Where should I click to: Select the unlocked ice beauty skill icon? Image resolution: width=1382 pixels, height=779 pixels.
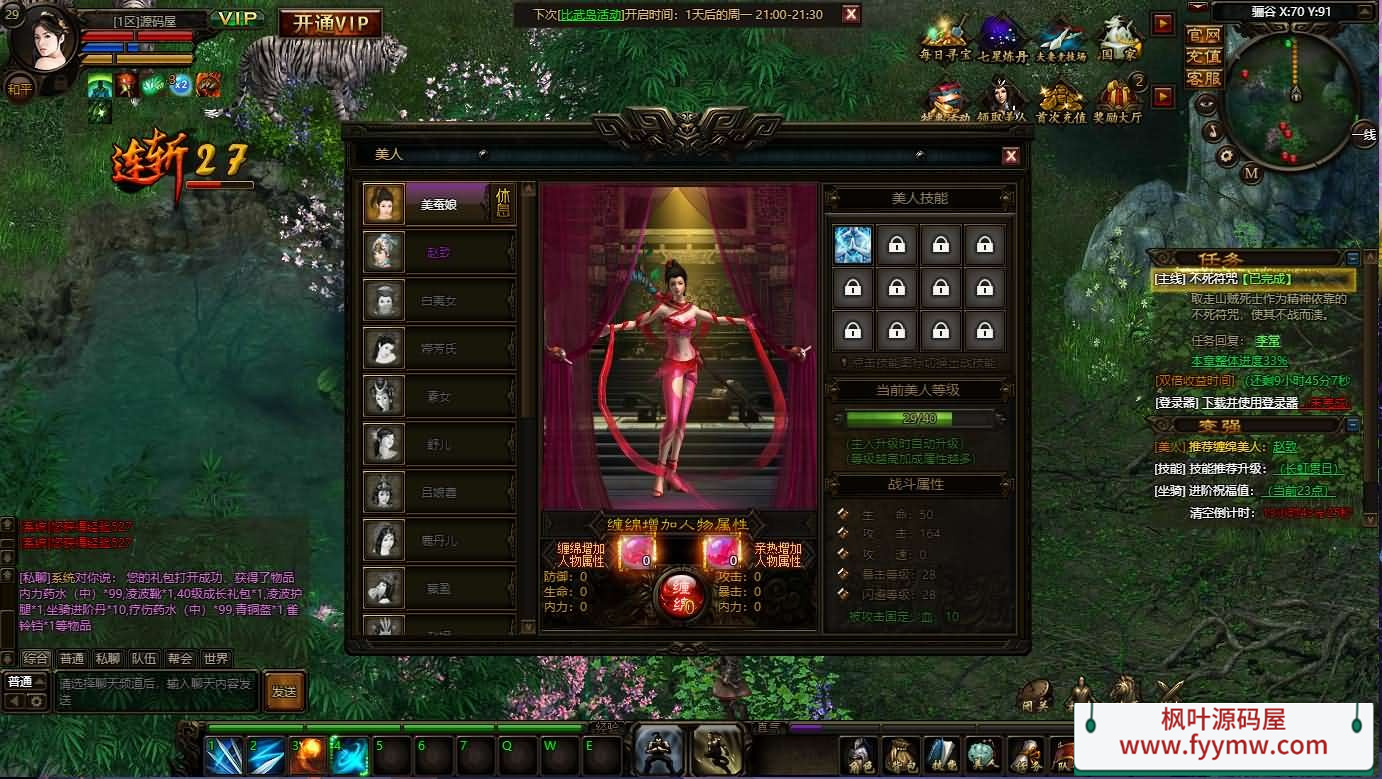[853, 245]
